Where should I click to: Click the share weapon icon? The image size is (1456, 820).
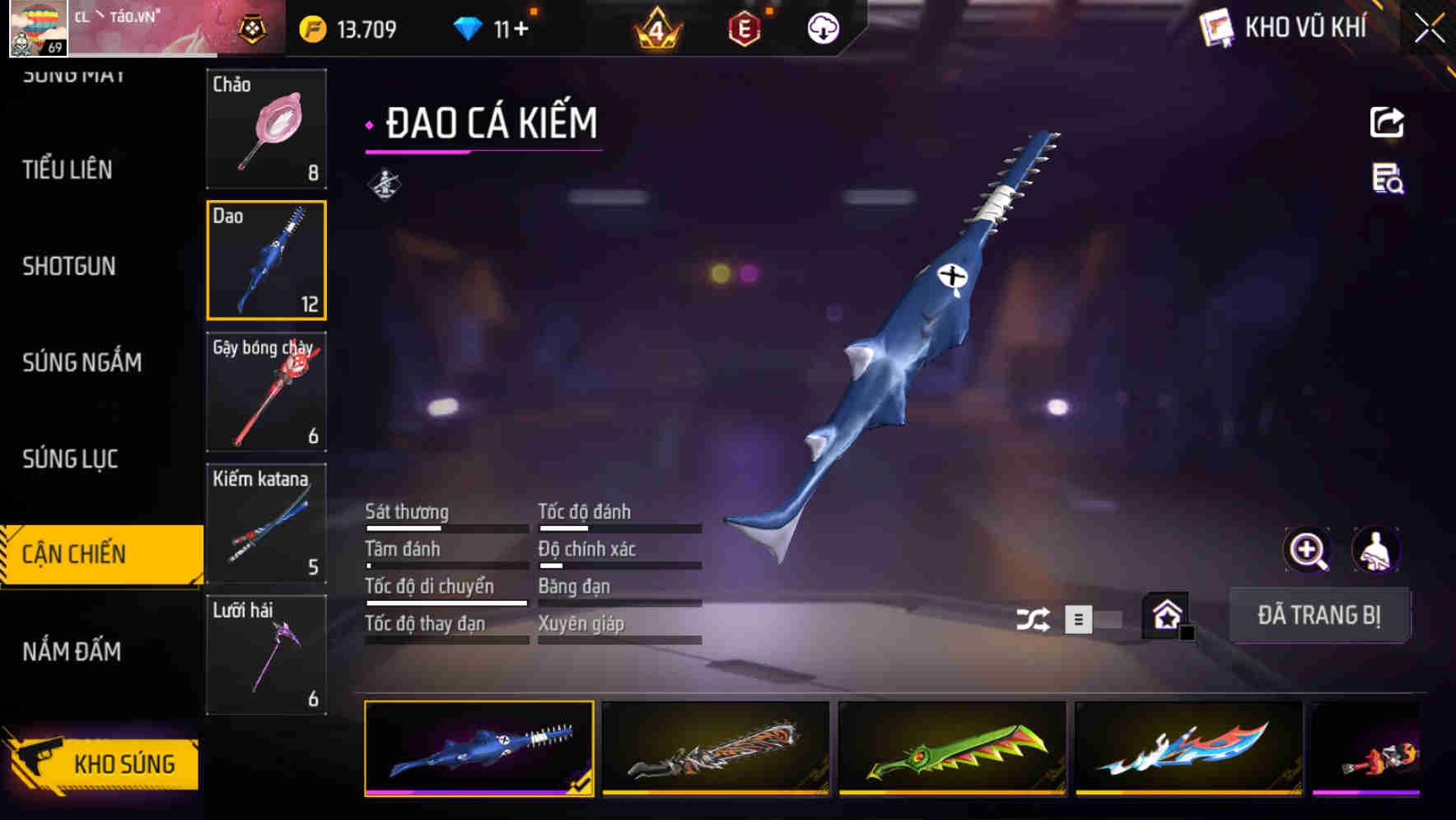pyautogui.click(x=1387, y=122)
